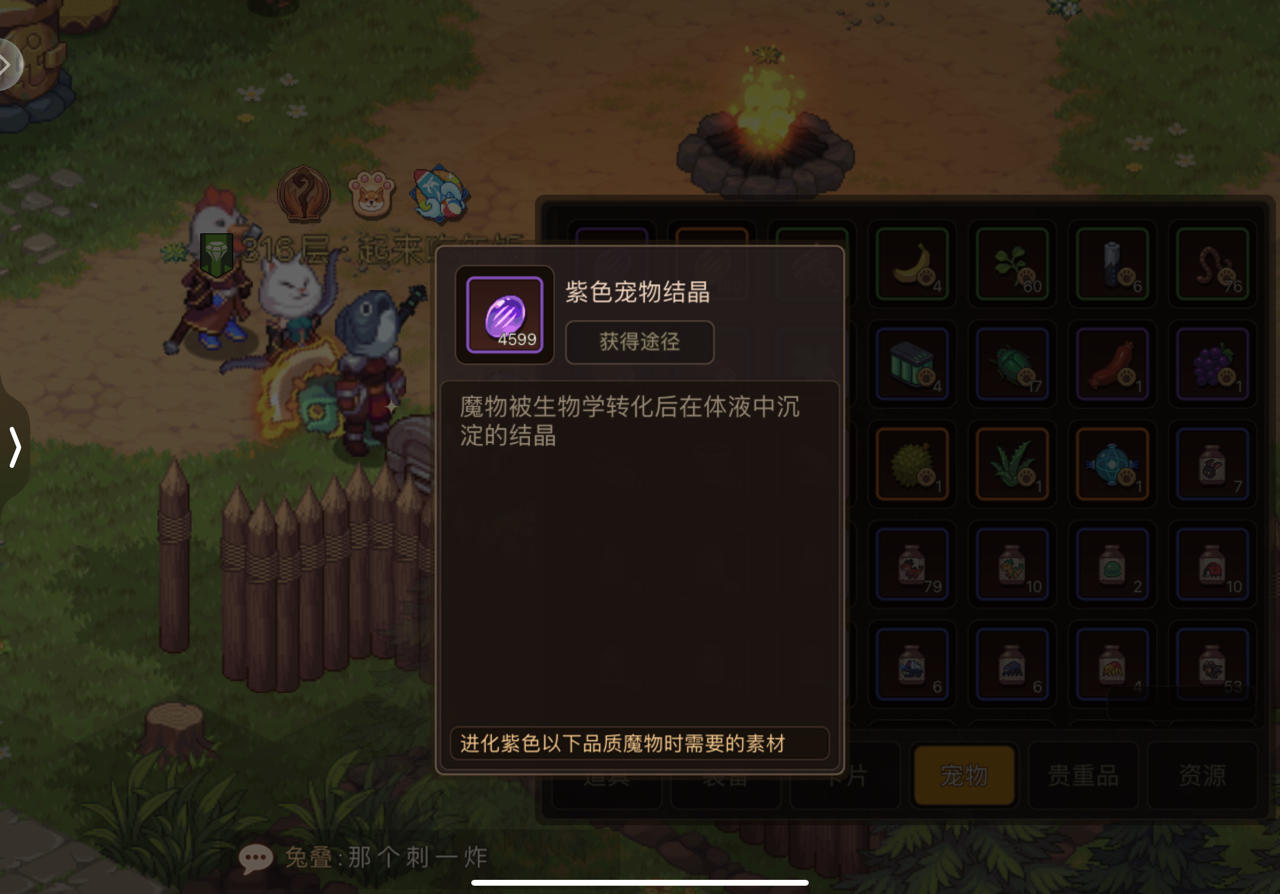Tap the colorful rocket emblem above the character
Image resolution: width=1280 pixels, height=894 pixels.
tap(440, 192)
